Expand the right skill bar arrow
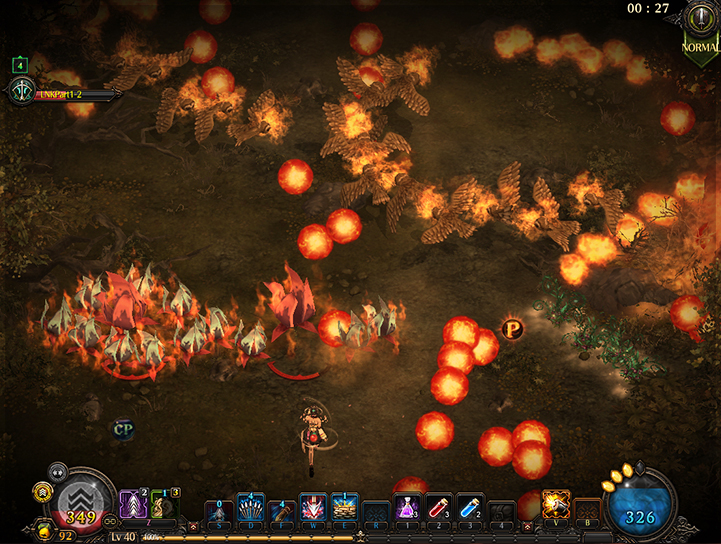This screenshot has height=544, width=721. 527,525
